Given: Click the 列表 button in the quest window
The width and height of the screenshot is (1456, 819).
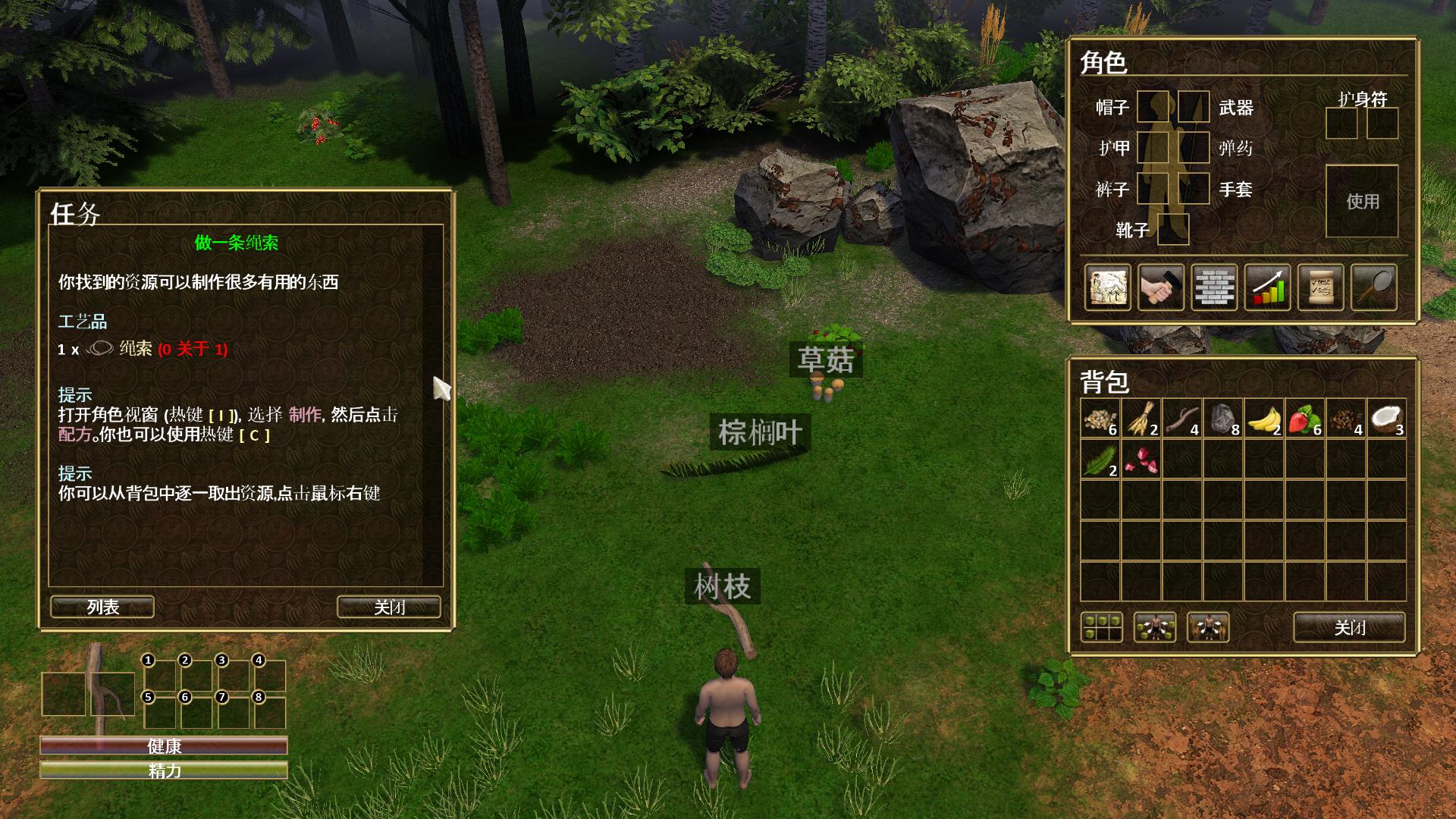Looking at the screenshot, I should [101, 607].
